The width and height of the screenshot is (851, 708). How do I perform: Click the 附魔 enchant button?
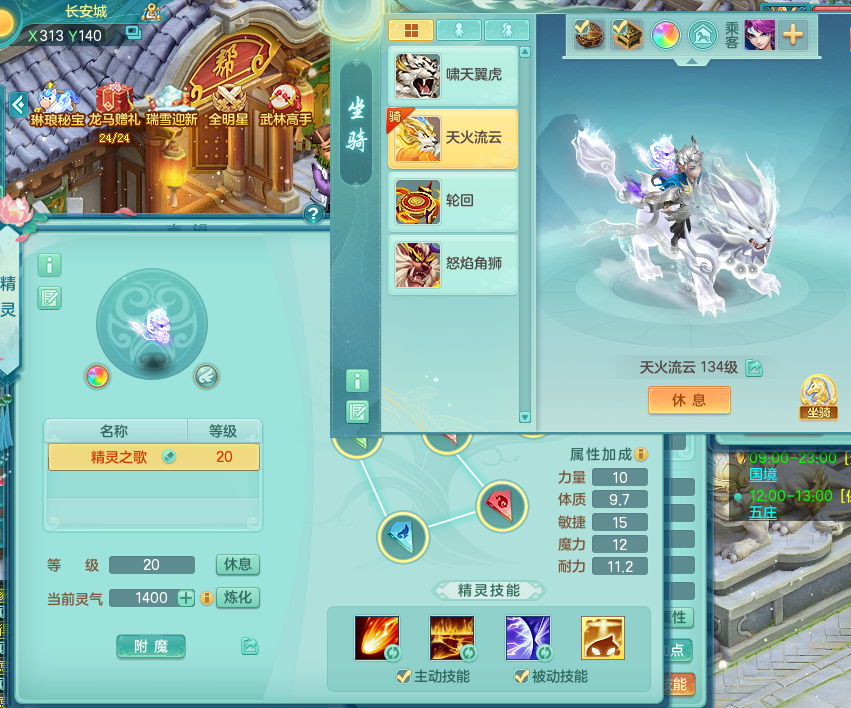point(151,647)
